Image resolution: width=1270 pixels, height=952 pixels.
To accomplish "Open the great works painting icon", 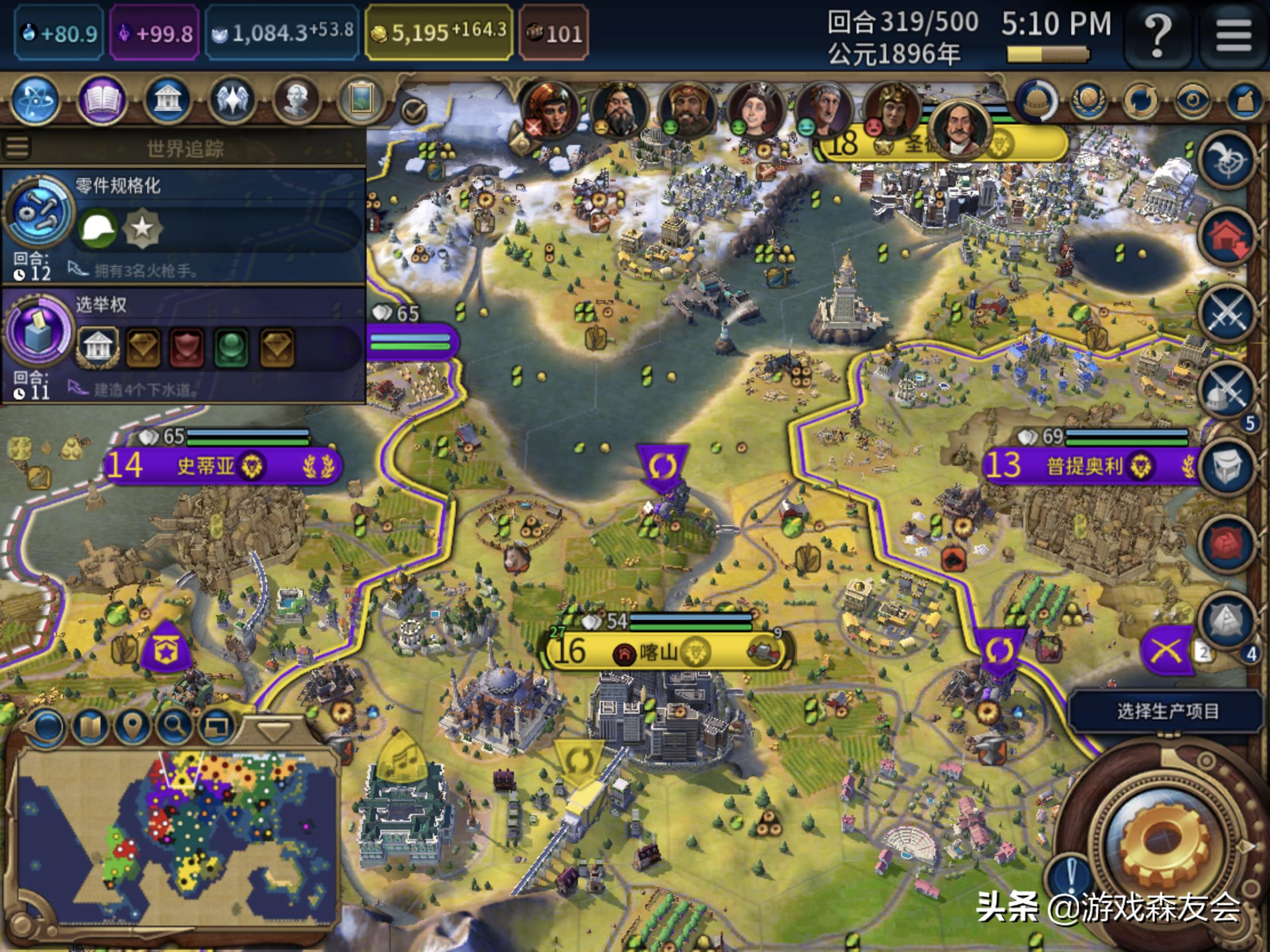I will 361,102.
